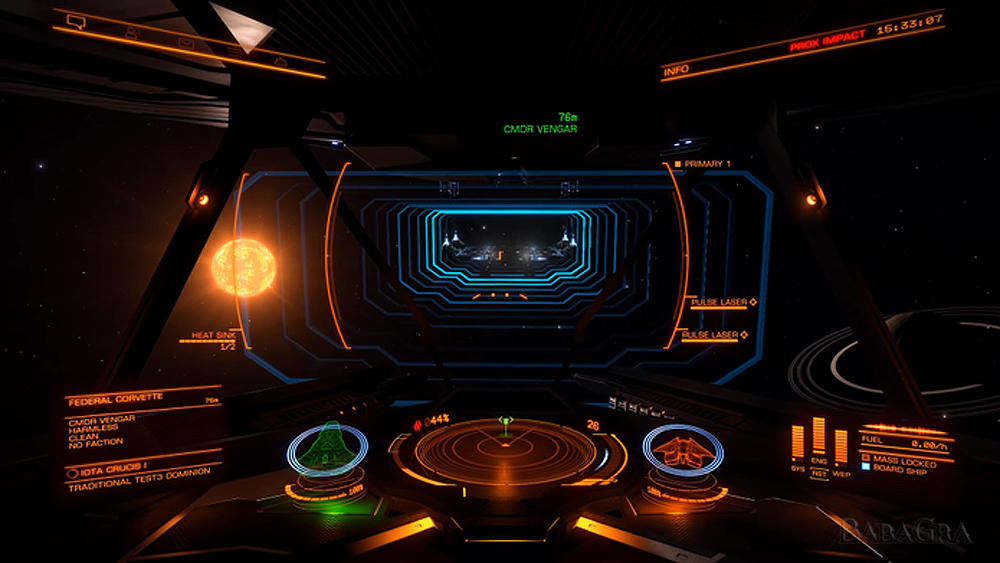Target the CMDR Vengar name label
Viewport: 1000px width, 563px height.
tap(540, 129)
